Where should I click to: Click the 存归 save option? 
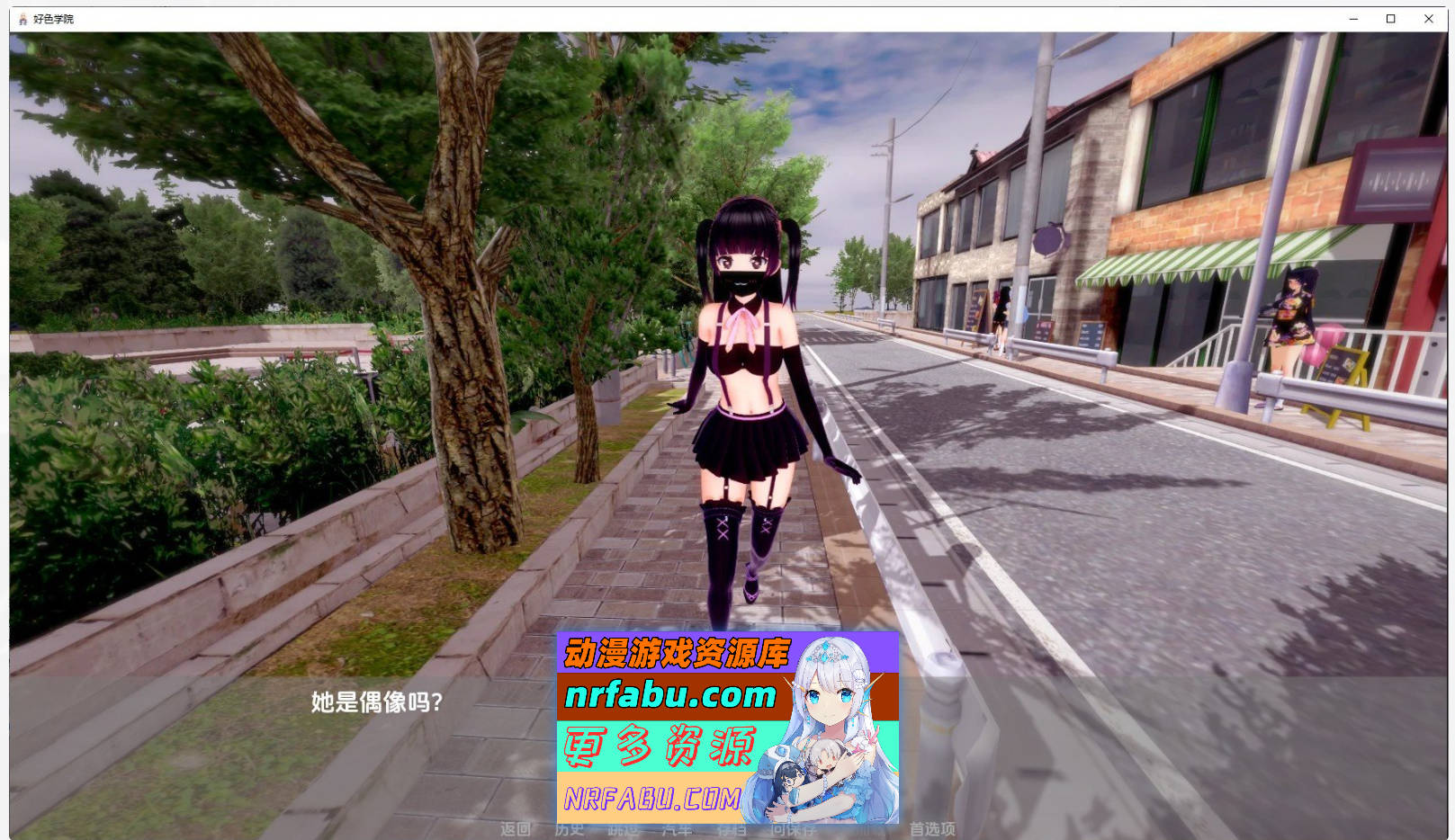pyautogui.click(x=730, y=830)
